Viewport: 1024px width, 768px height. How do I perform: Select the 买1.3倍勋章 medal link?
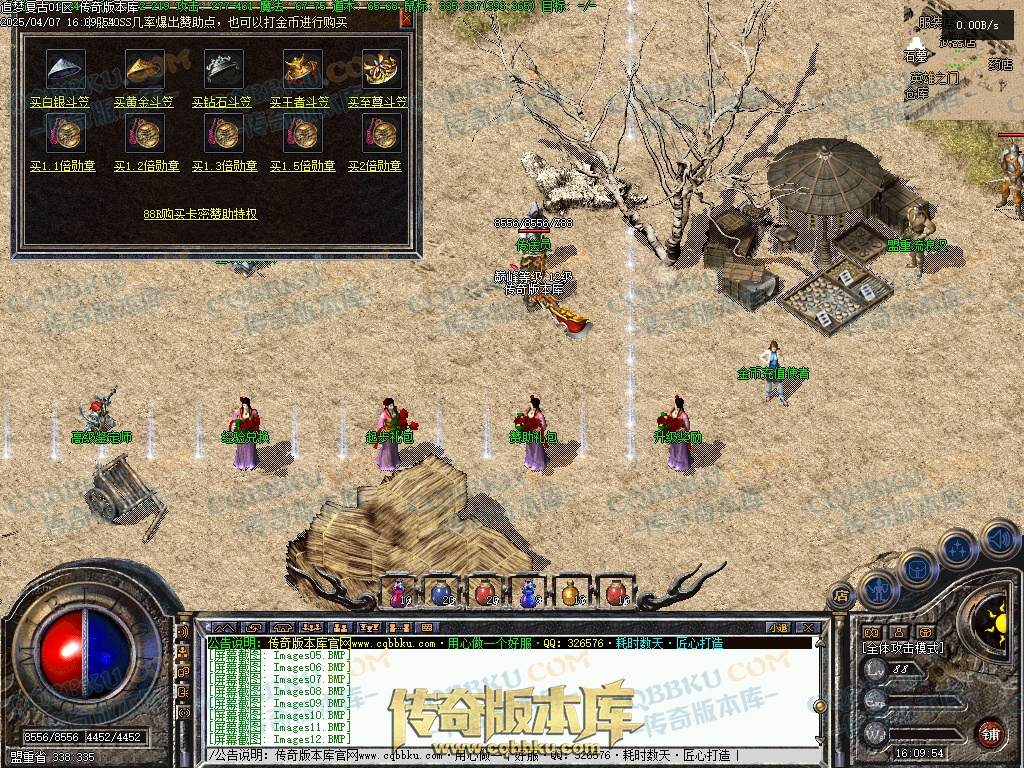tap(224, 166)
